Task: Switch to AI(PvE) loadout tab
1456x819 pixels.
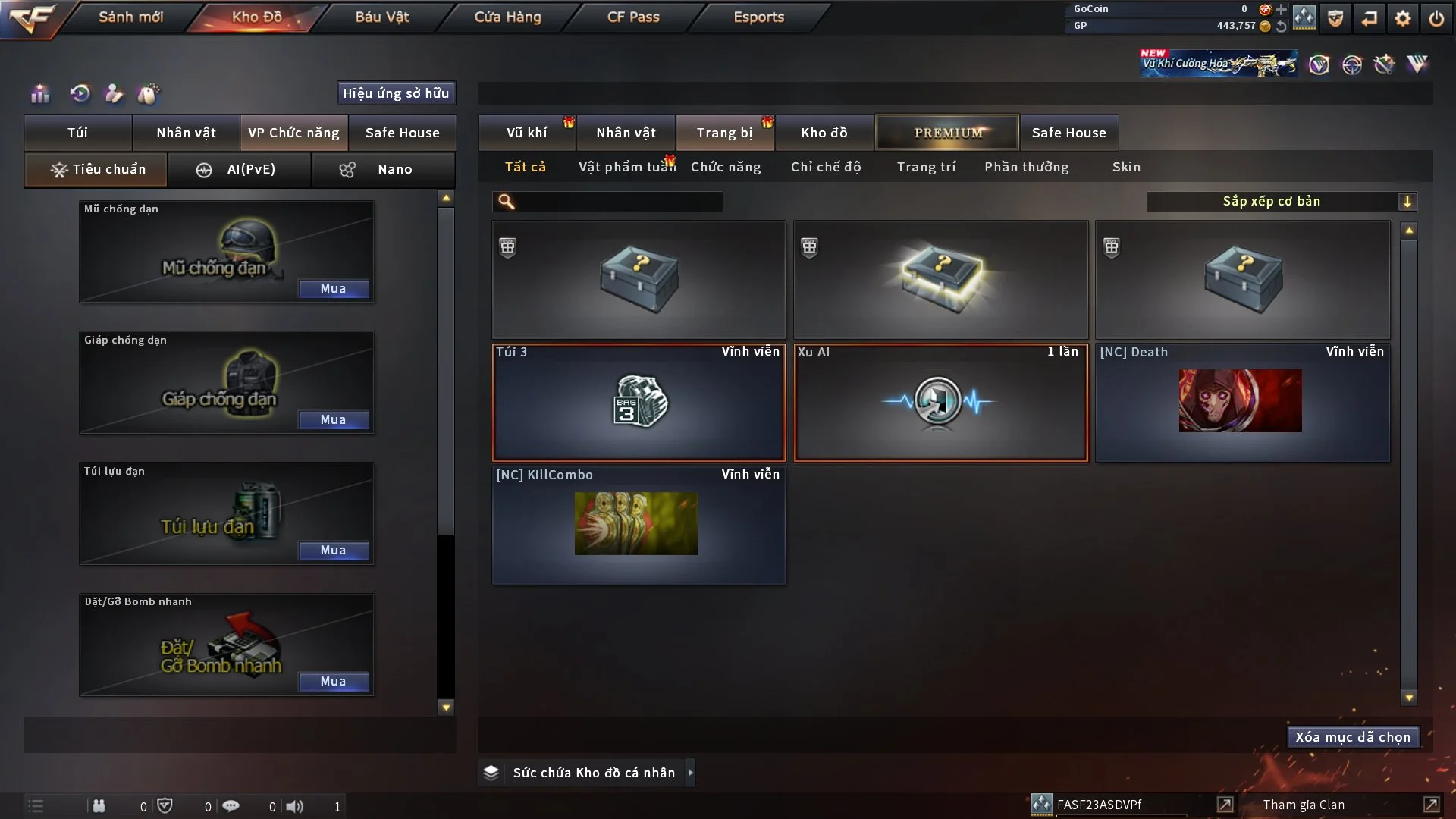Action: pos(239,169)
